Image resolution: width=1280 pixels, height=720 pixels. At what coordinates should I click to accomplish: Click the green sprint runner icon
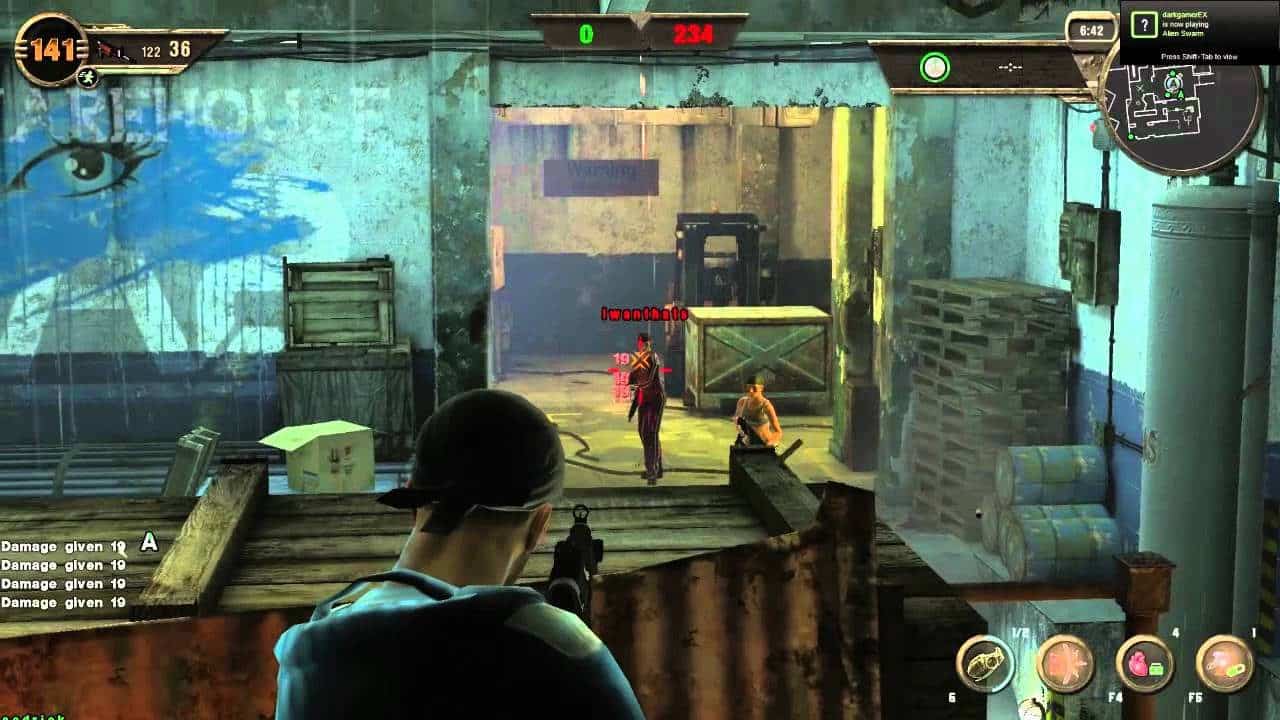click(x=88, y=76)
